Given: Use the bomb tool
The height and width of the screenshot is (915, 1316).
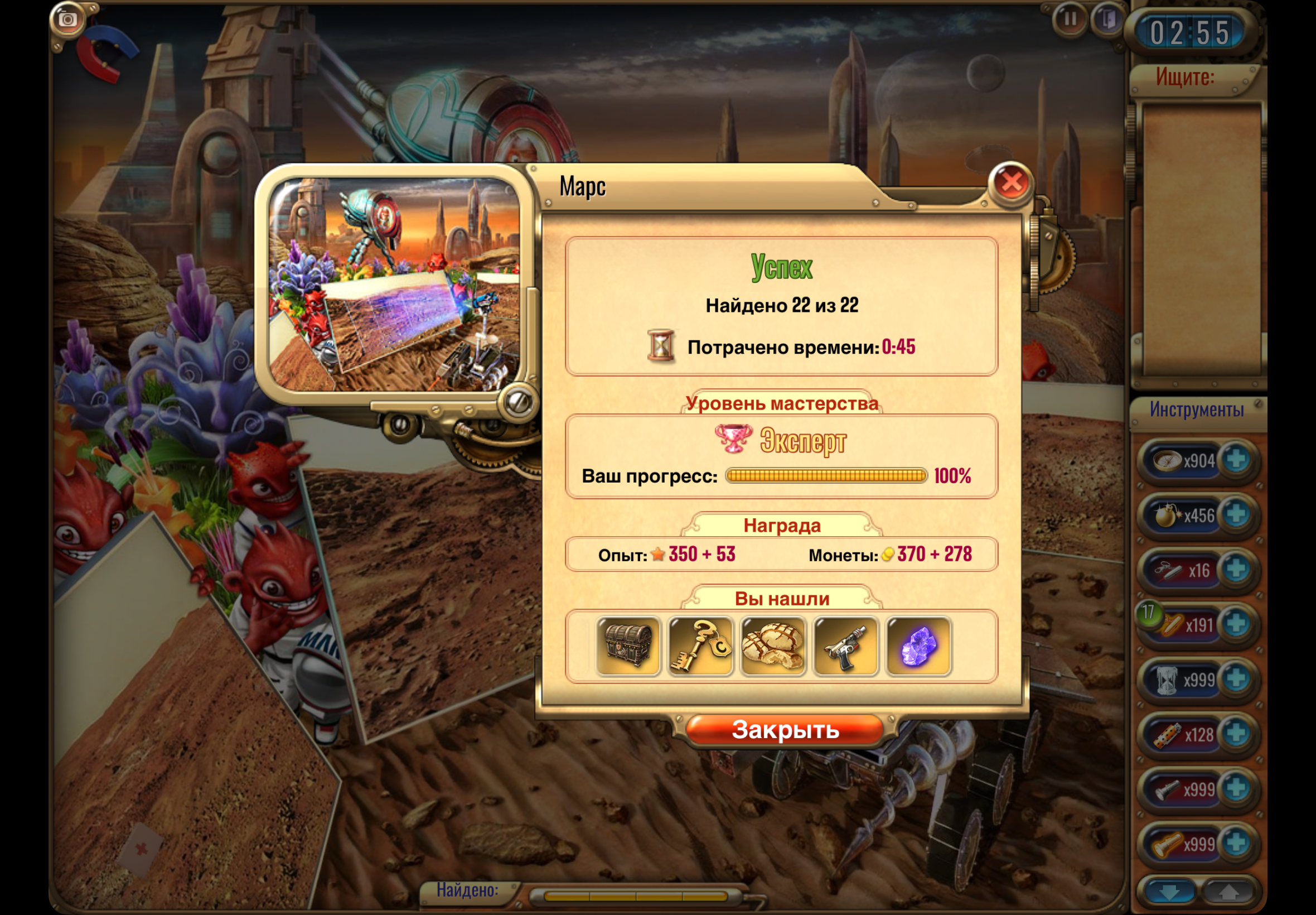Looking at the screenshot, I should click(1167, 516).
